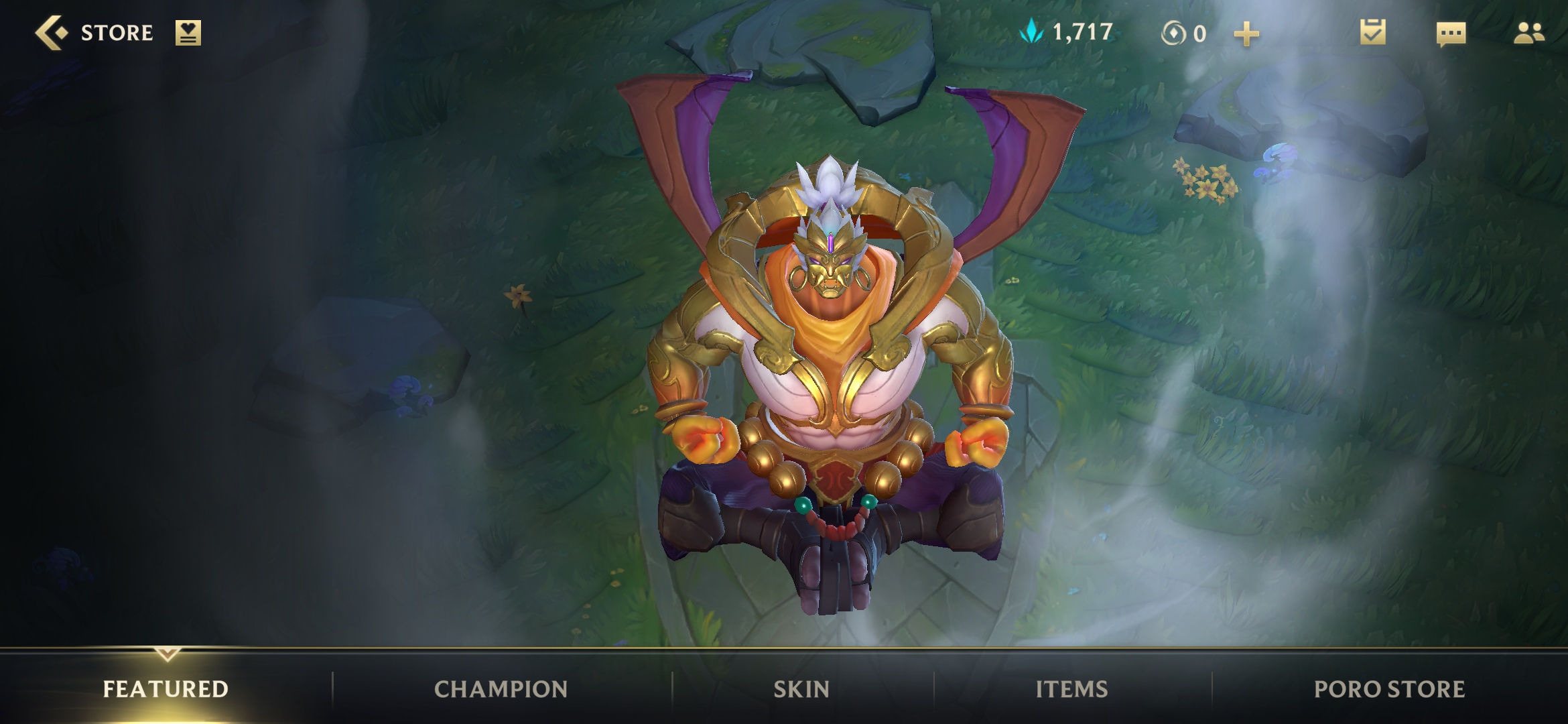The height and width of the screenshot is (724, 1568).
Task: Open the Skin tab
Action: (801, 689)
